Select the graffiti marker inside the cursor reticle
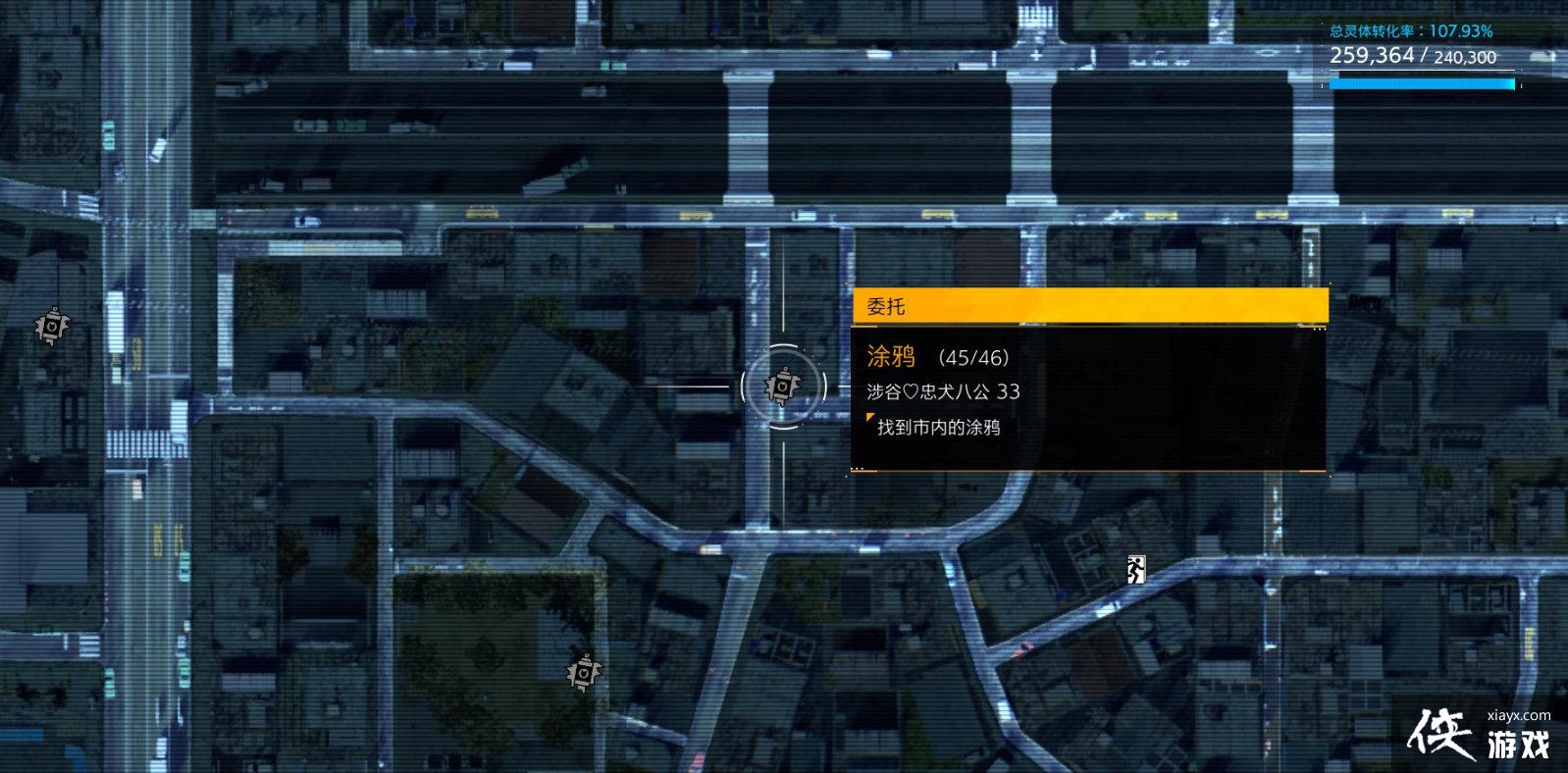 click(x=782, y=386)
